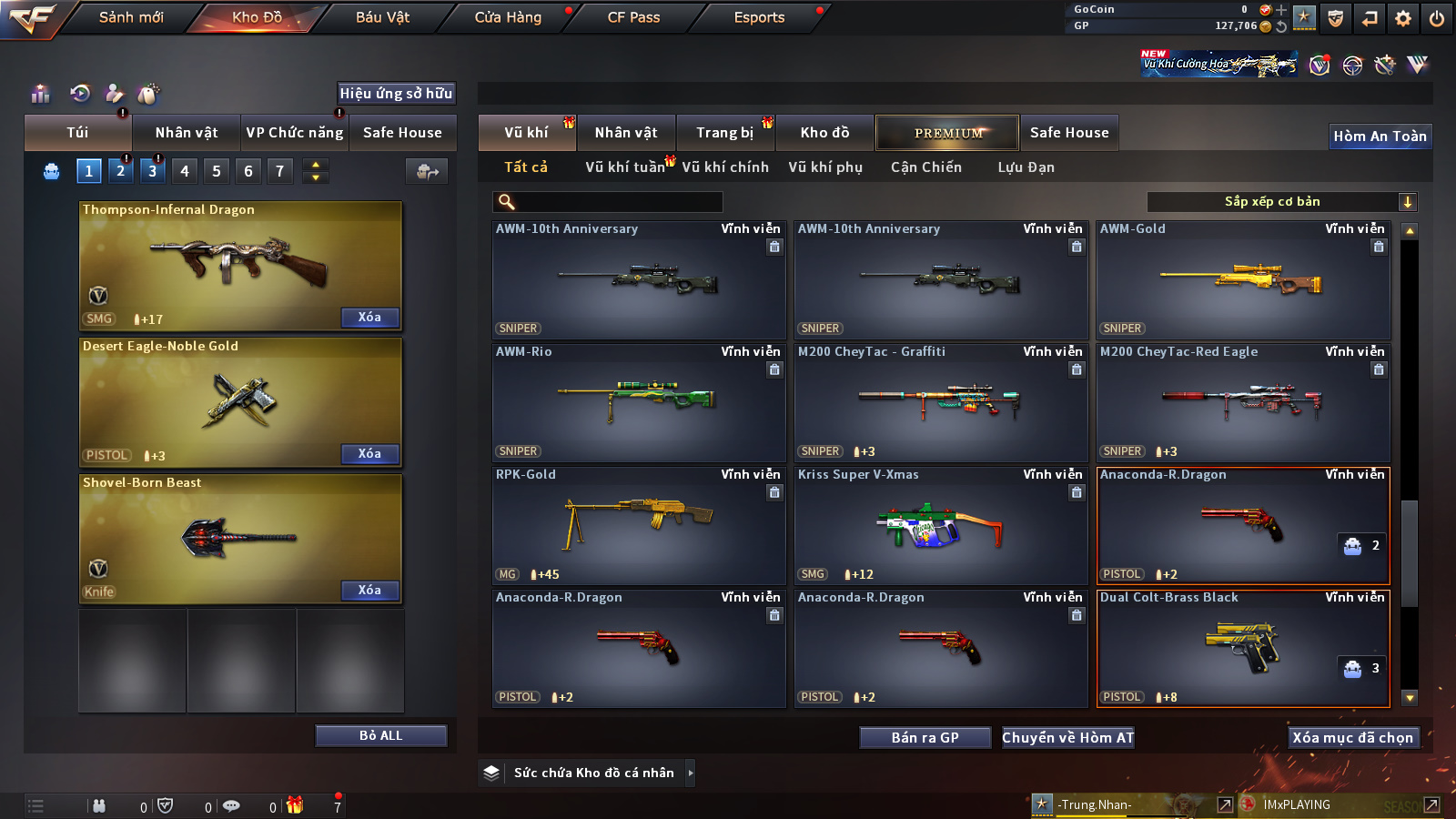Screen dimensions: 1456x819
Task: Open the Cửa Hàng shop menu
Action: 508,17
